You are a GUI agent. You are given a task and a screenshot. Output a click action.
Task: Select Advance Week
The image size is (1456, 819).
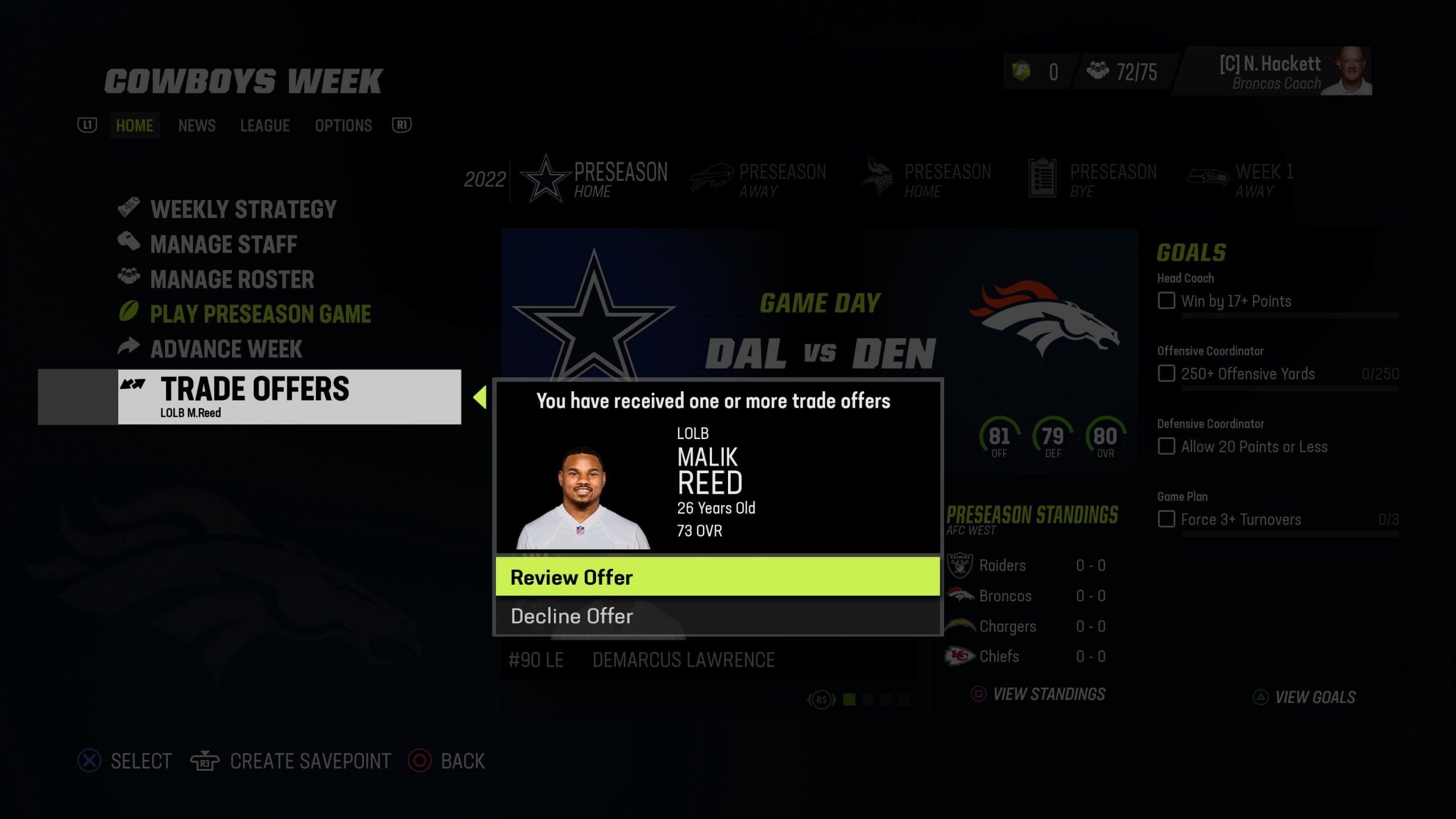pyautogui.click(x=226, y=349)
